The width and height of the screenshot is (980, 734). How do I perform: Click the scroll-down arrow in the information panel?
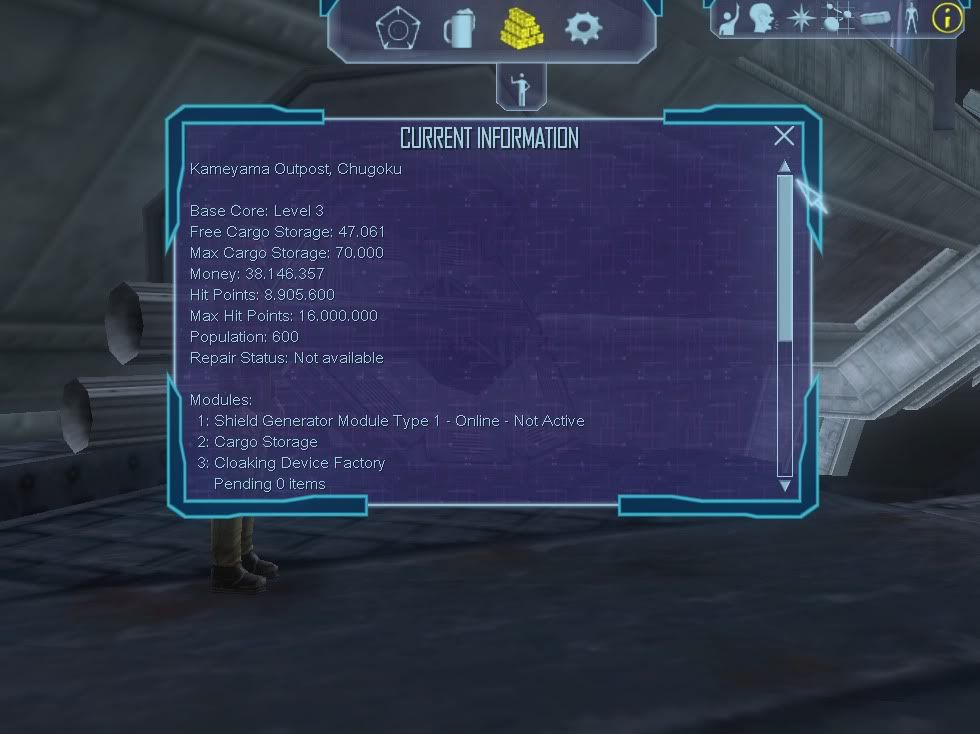(x=785, y=486)
